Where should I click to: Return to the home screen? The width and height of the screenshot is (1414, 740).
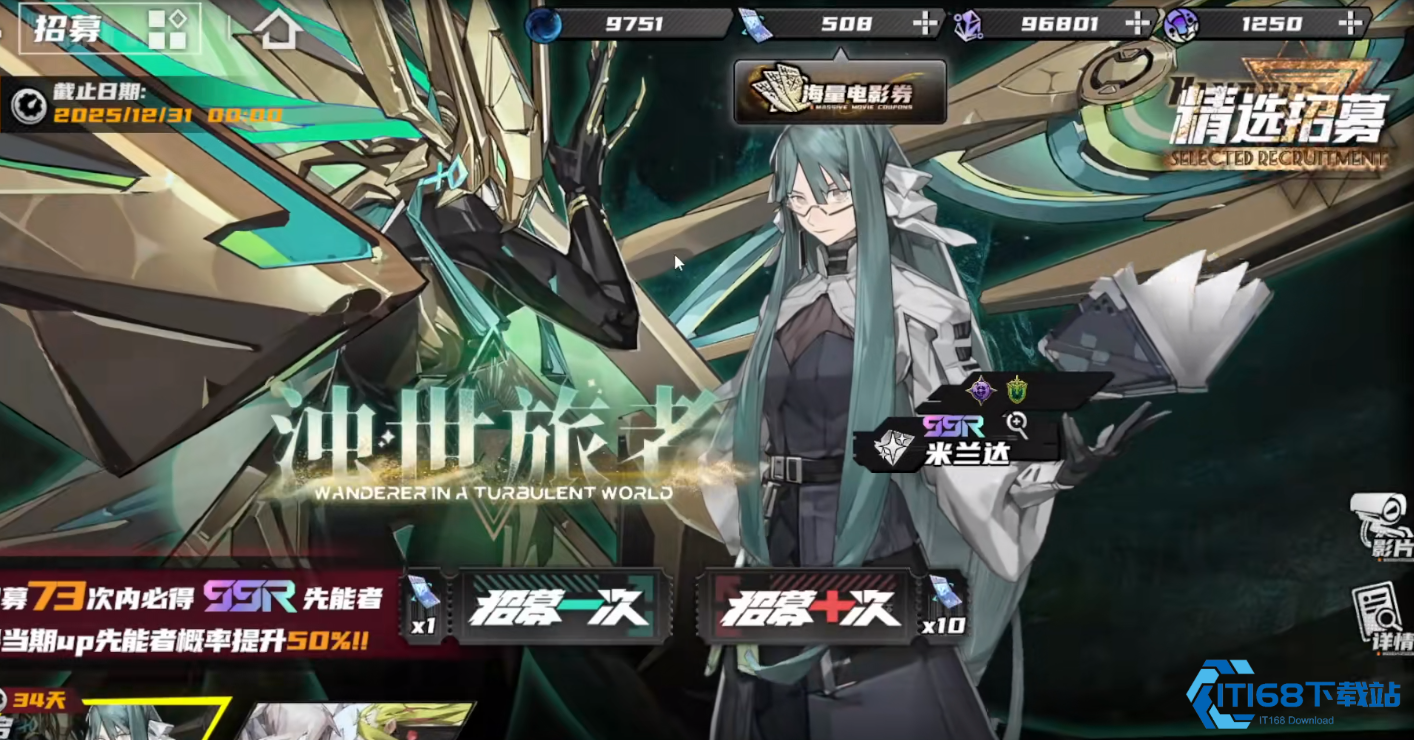pyautogui.click(x=278, y=30)
